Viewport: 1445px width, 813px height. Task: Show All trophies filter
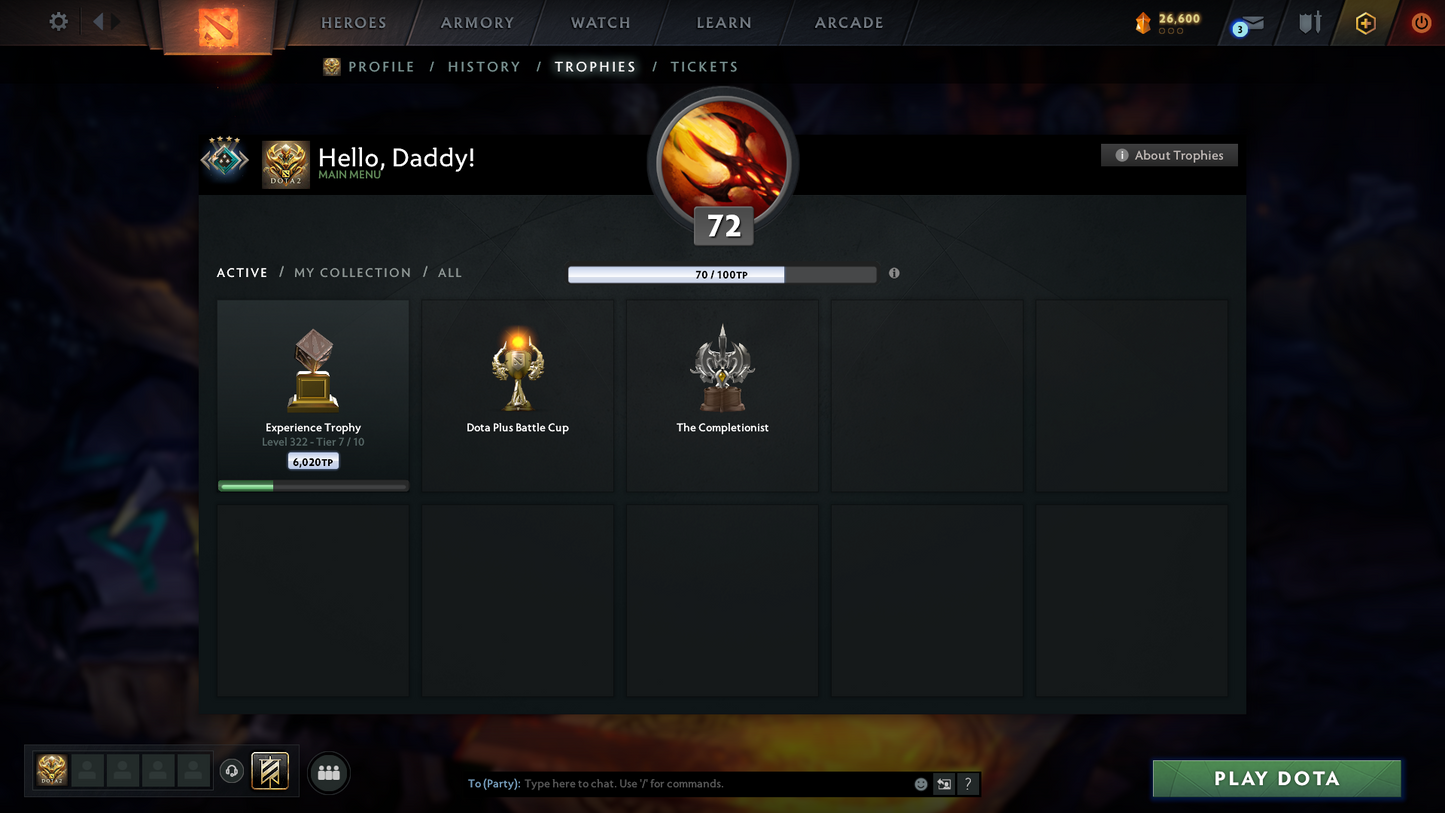(450, 273)
